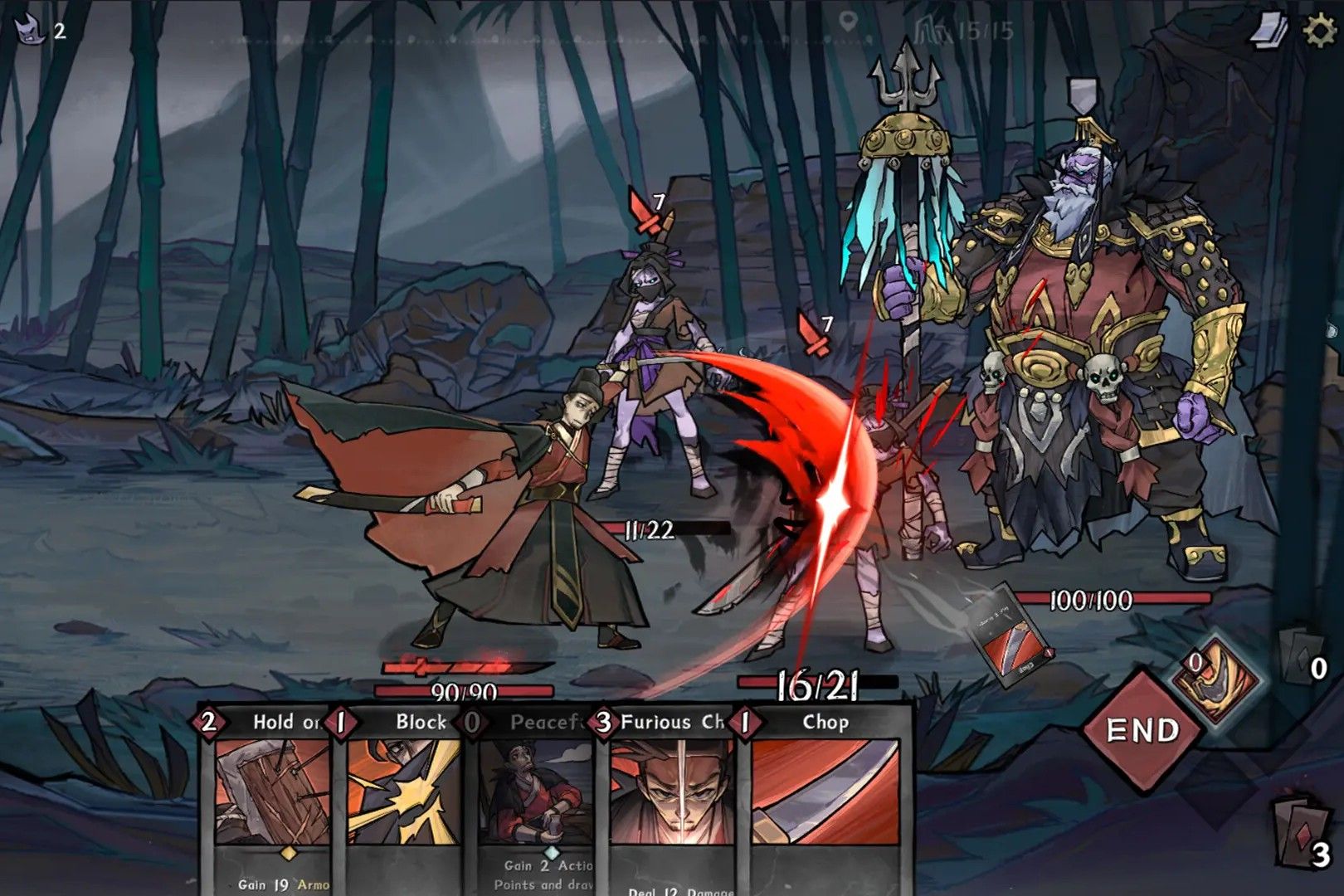The height and width of the screenshot is (896, 1344).
Task: Click the purple mask icon
Action: [x=31, y=31]
